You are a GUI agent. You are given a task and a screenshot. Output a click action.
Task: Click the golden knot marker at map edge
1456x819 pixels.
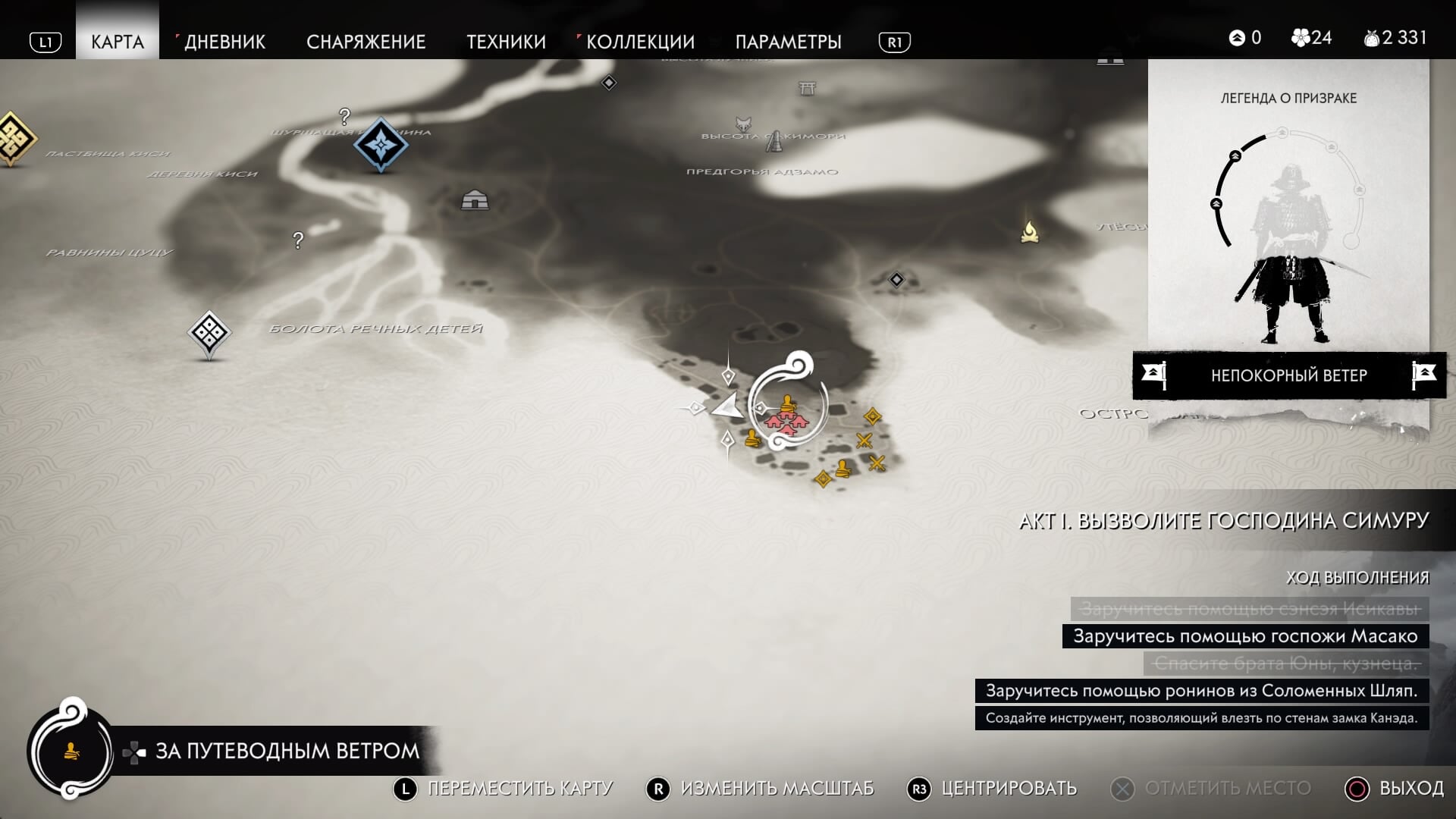point(13,138)
